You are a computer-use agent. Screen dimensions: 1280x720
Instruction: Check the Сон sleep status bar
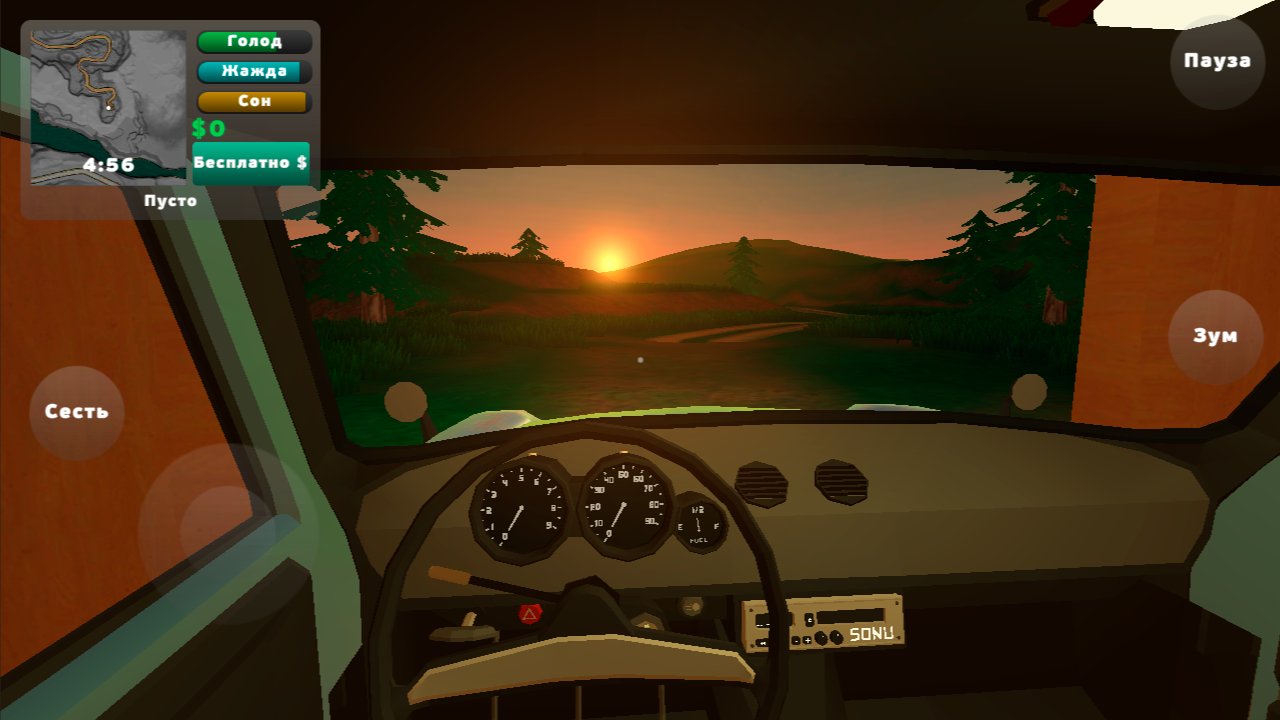click(253, 101)
